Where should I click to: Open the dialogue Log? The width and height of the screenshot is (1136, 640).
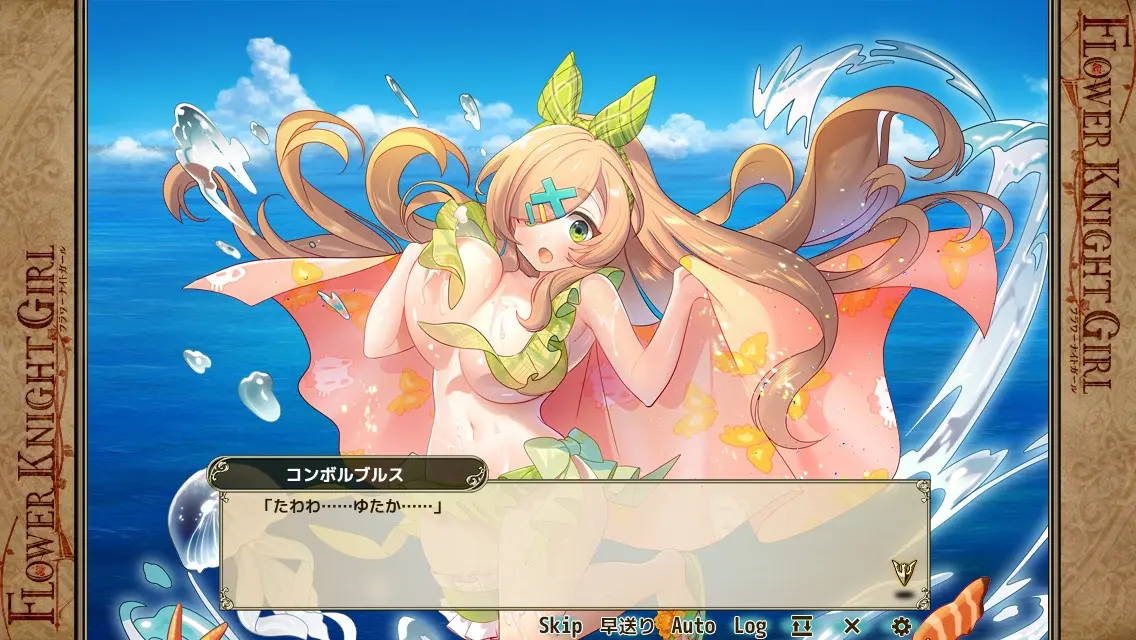750,626
